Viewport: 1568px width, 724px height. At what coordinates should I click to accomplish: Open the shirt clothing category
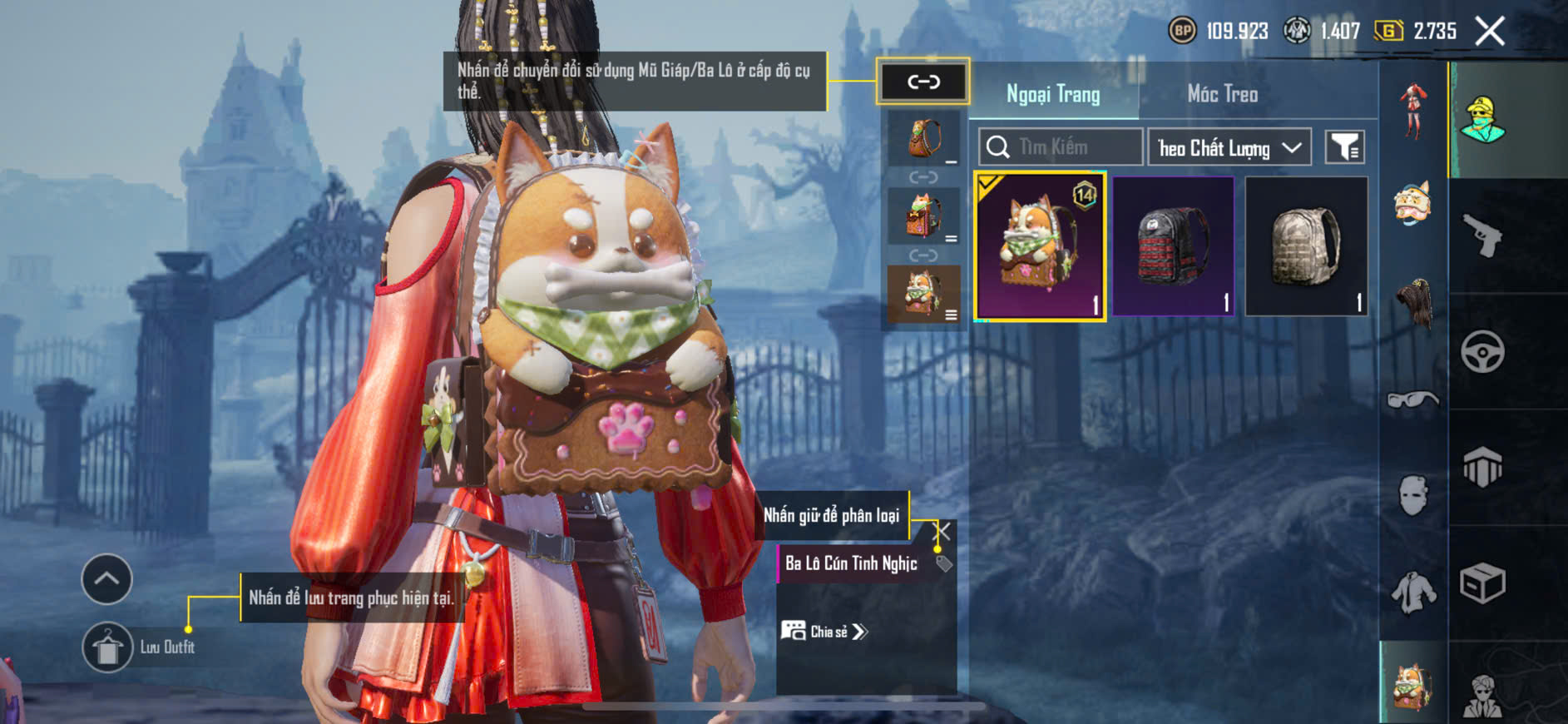coord(1412,592)
